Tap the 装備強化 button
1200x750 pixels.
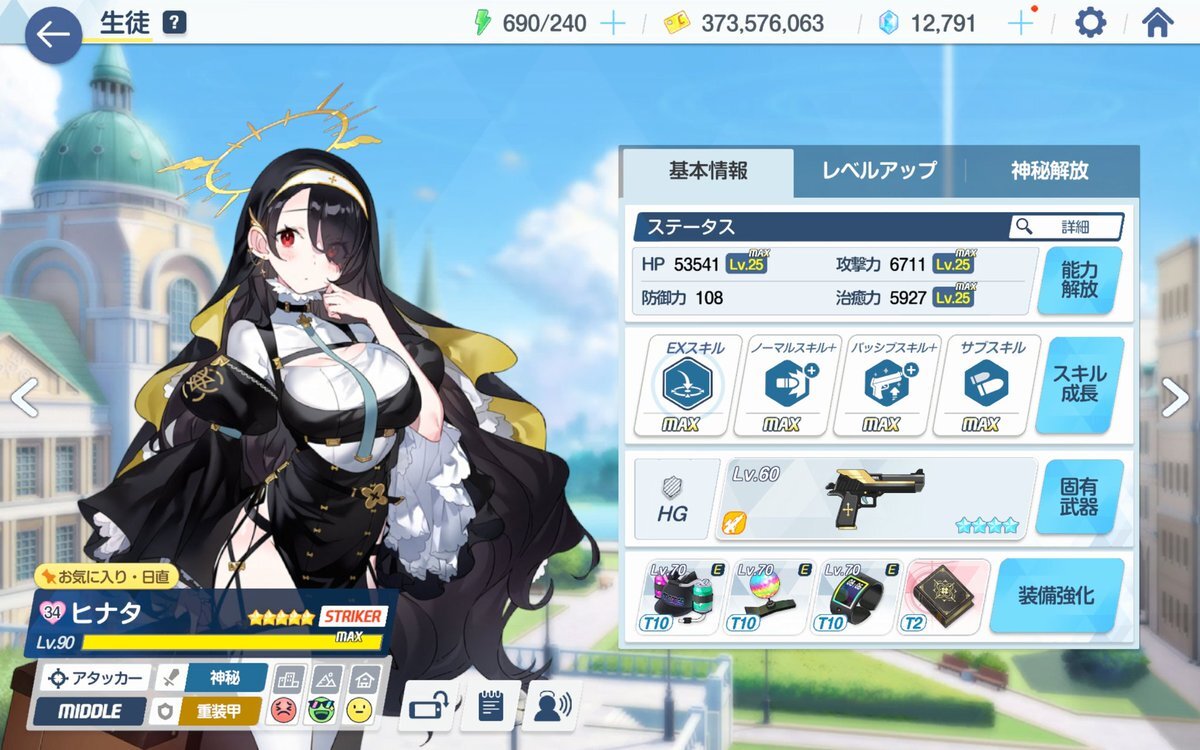coord(1056,596)
